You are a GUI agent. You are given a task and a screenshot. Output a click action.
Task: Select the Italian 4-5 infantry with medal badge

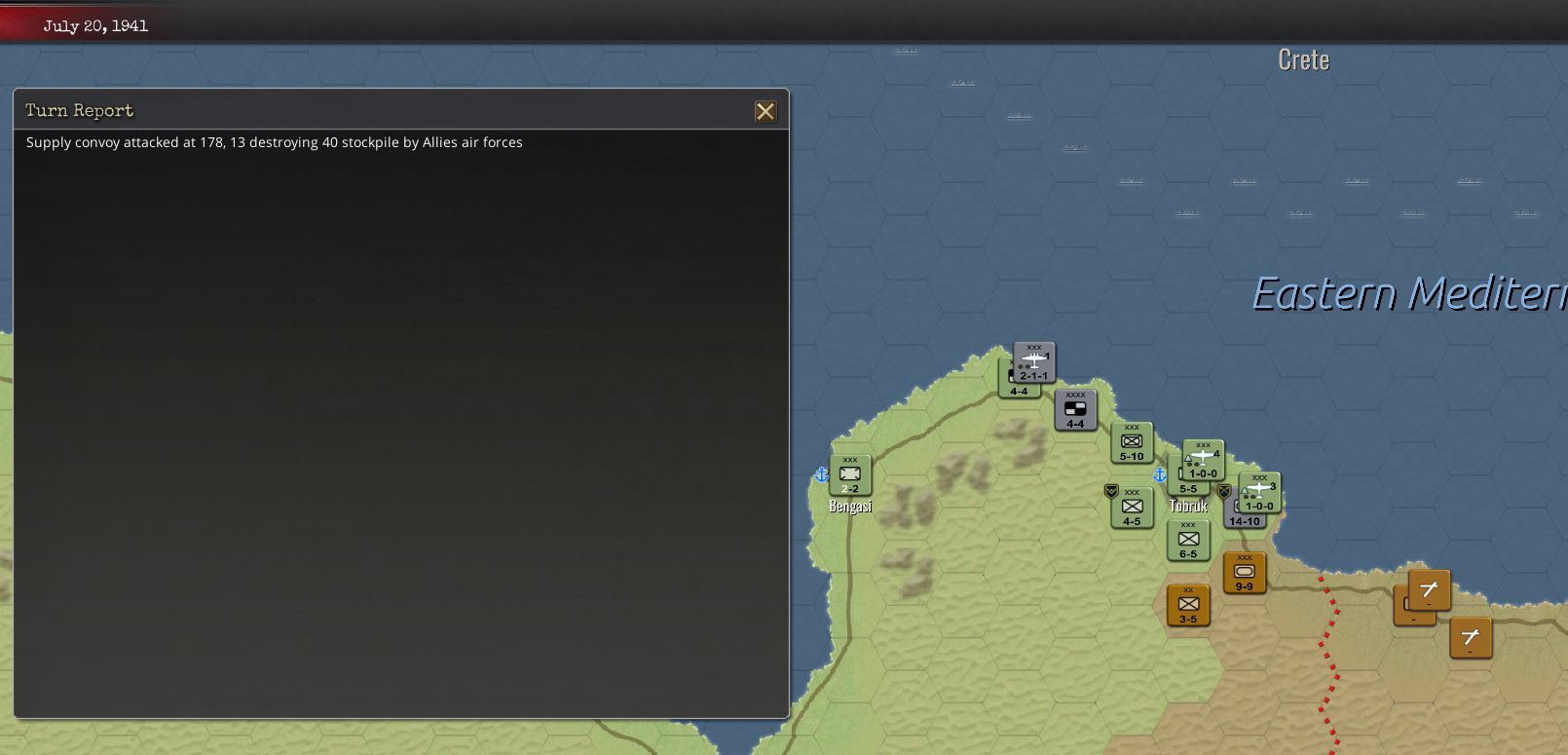(x=1131, y=506)
